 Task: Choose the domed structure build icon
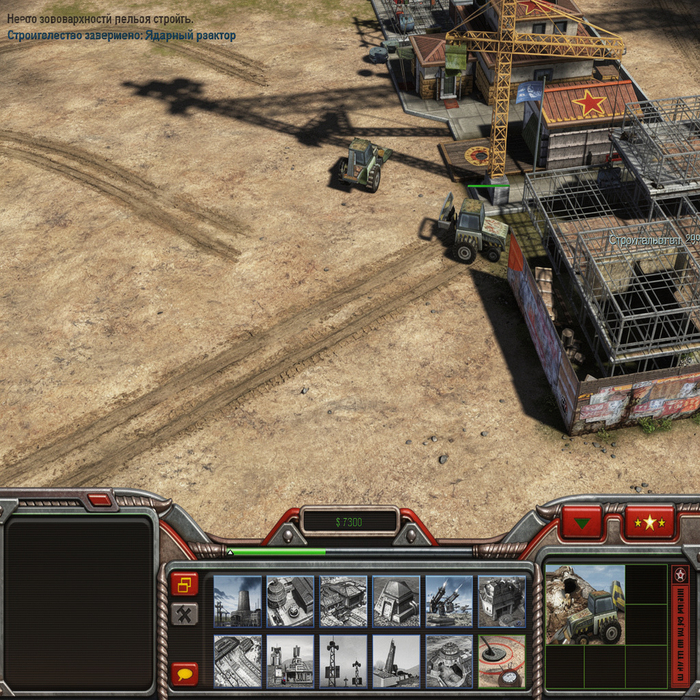pos(396,601)
